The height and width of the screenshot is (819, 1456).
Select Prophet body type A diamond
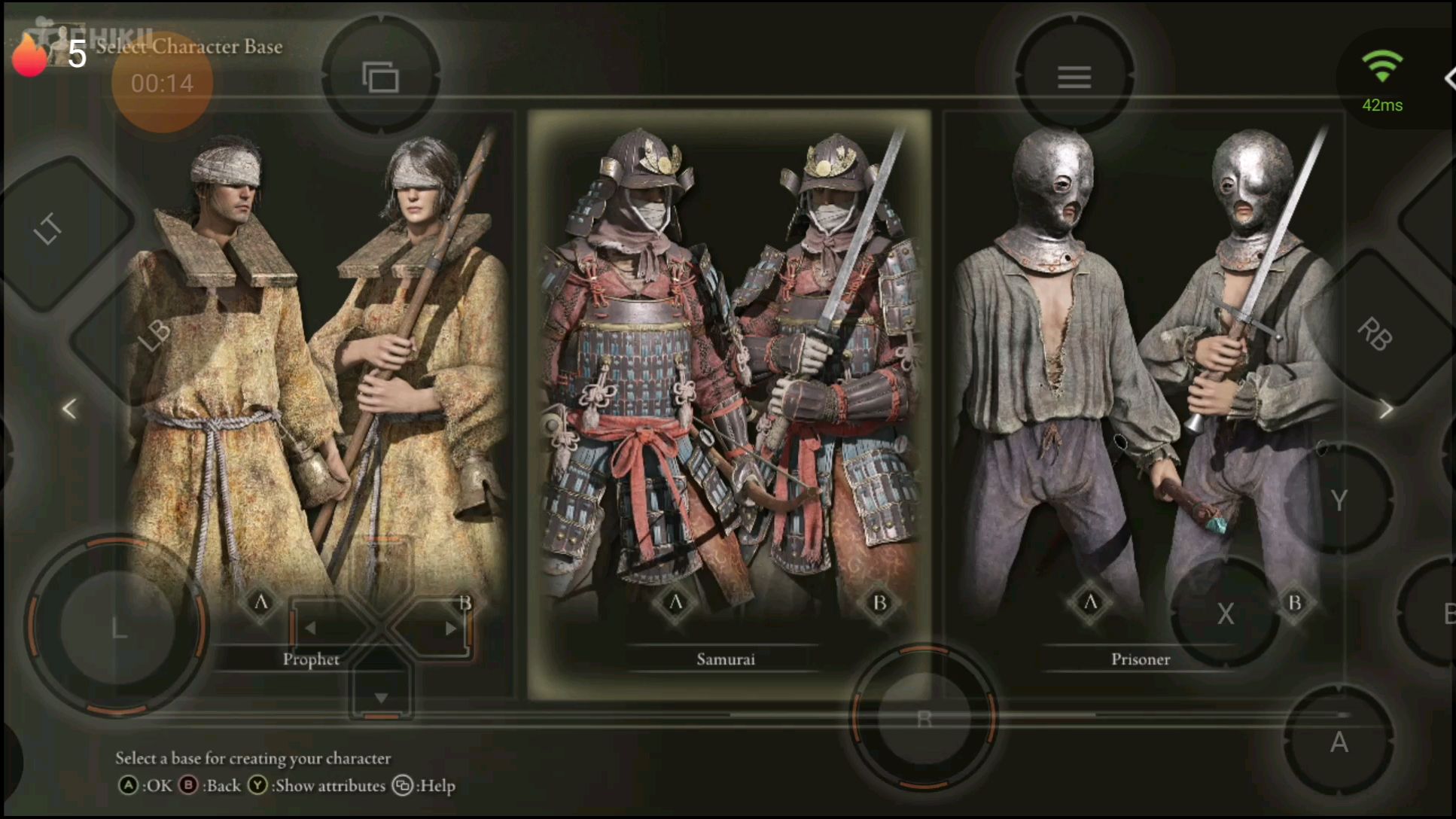tap(260, 602)
